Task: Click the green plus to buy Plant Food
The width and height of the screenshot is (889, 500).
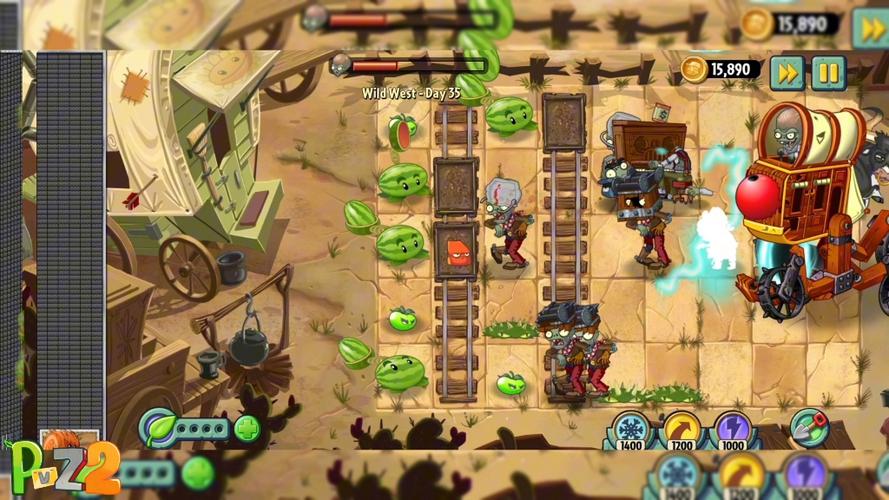Action: point(246,430)
